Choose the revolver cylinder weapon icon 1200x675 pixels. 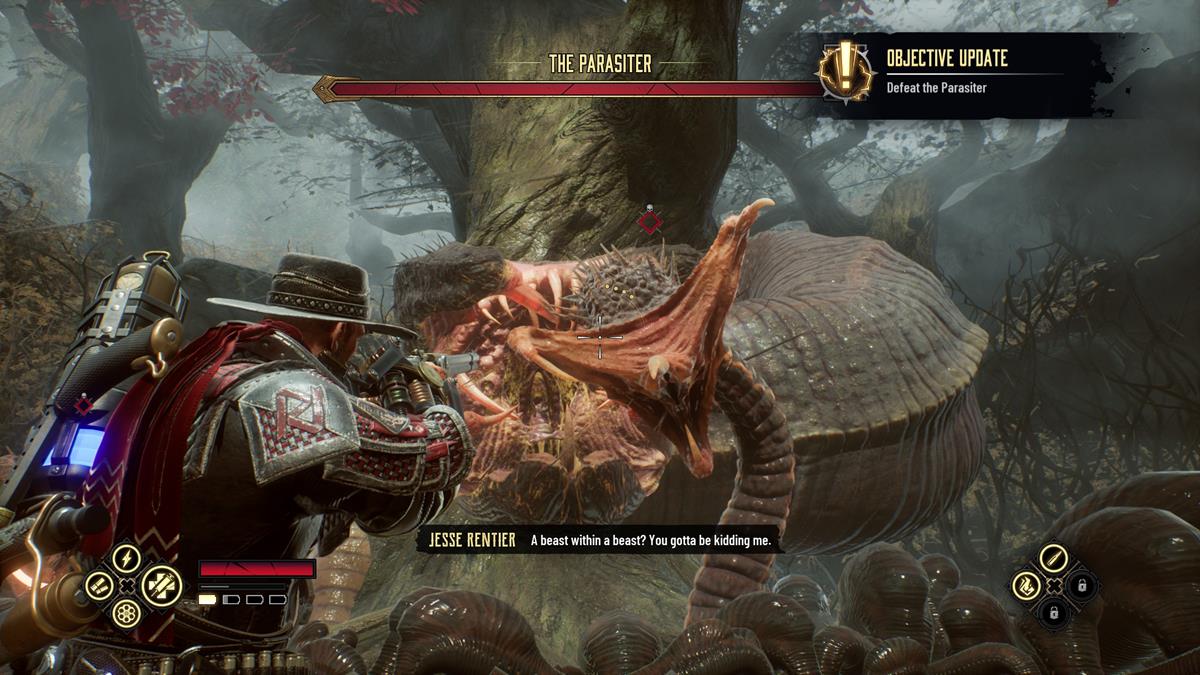coord(126,613)
